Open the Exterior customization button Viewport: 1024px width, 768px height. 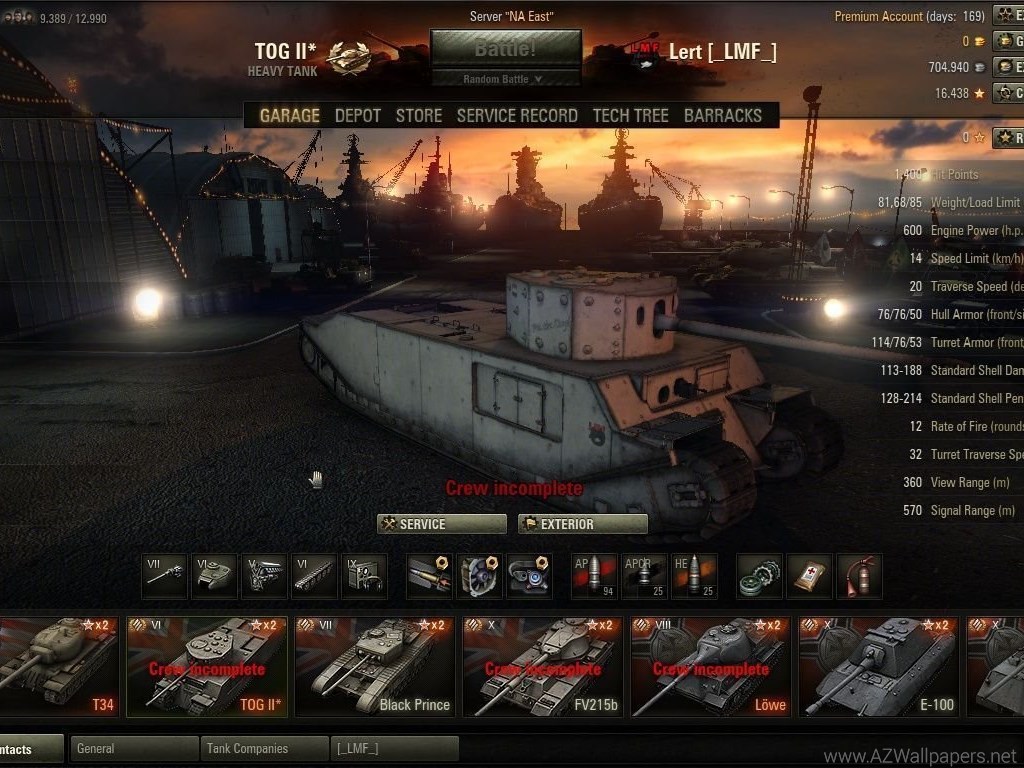[582, 524]
